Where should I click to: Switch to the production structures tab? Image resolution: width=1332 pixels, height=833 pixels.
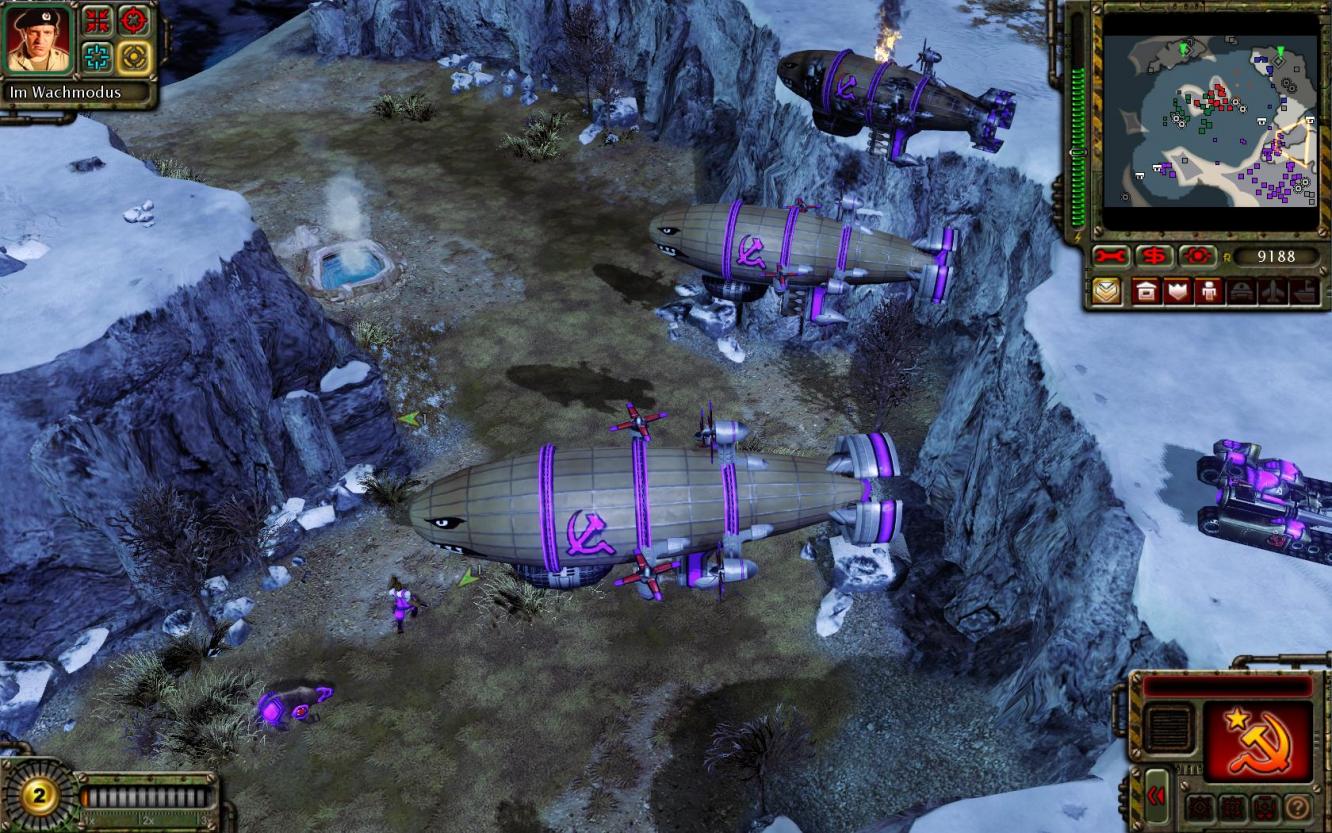pyautogui.click(x=1145, y=292)
